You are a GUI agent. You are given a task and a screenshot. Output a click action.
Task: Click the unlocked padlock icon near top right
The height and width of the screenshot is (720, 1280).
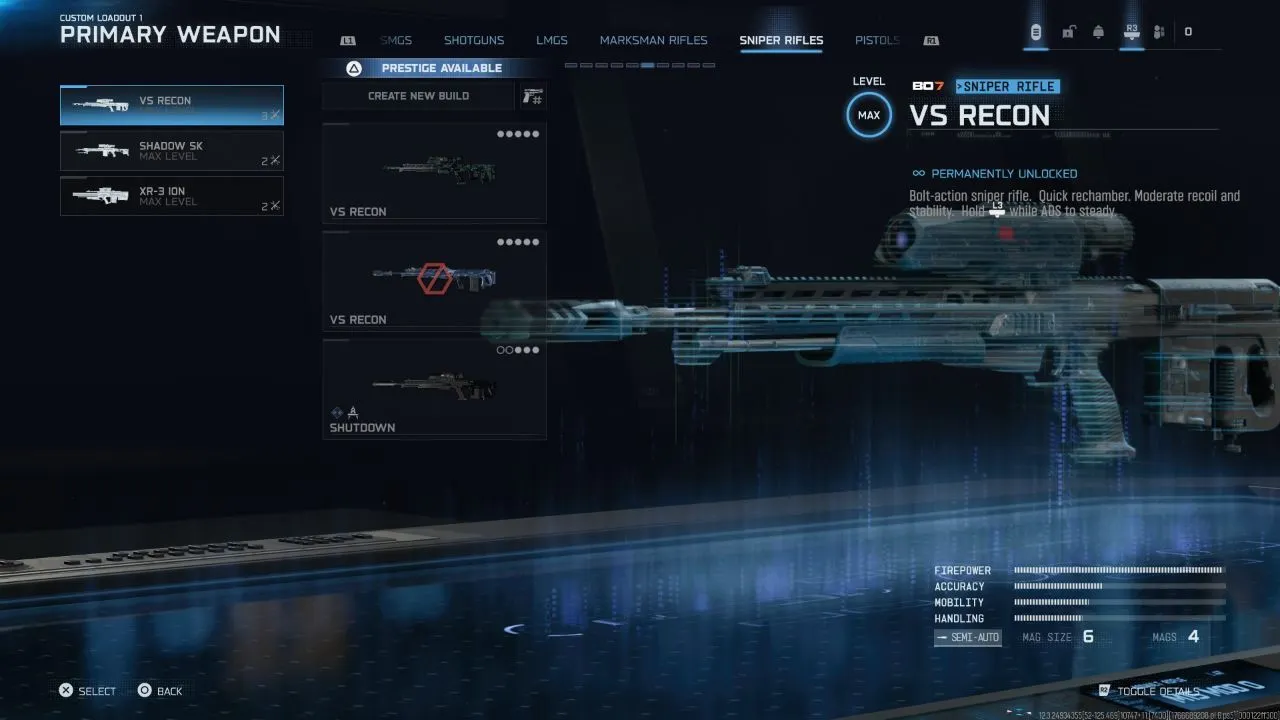coord(1068,31)
